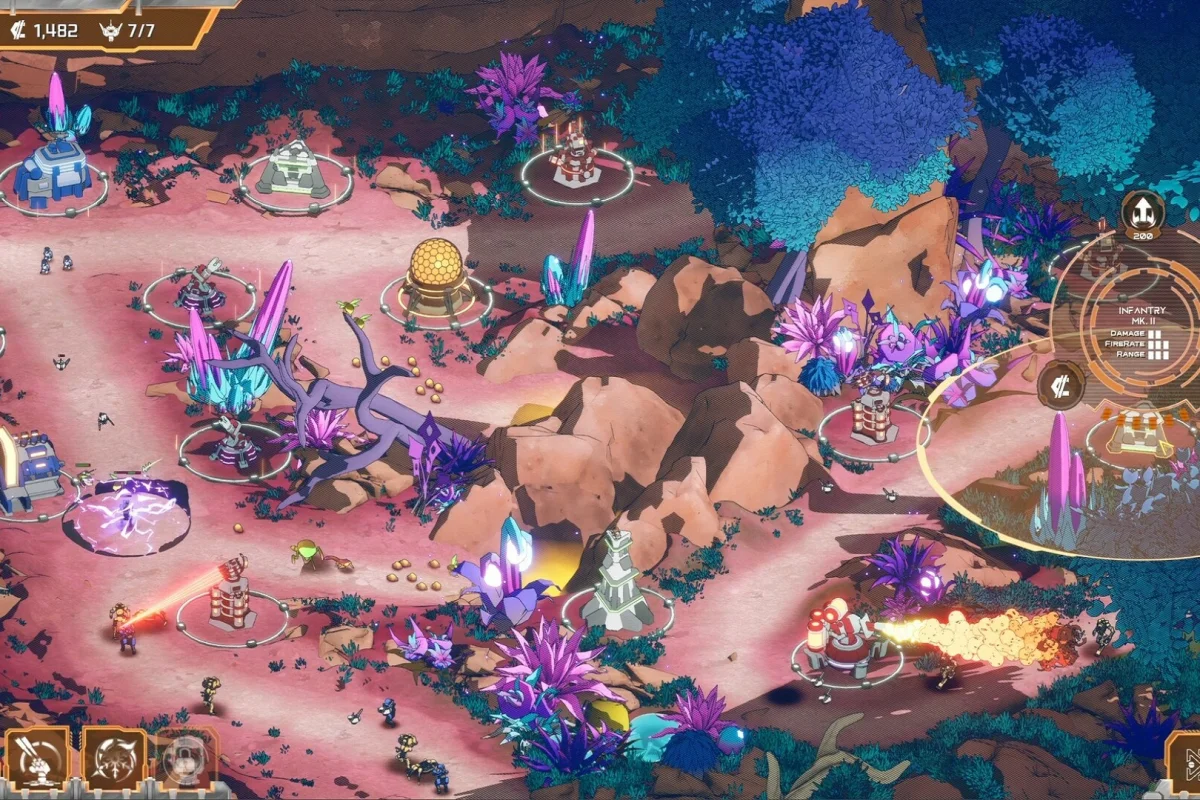Activate the freeze snowflake ability
1200x800 pixels.
click(113, 759)
